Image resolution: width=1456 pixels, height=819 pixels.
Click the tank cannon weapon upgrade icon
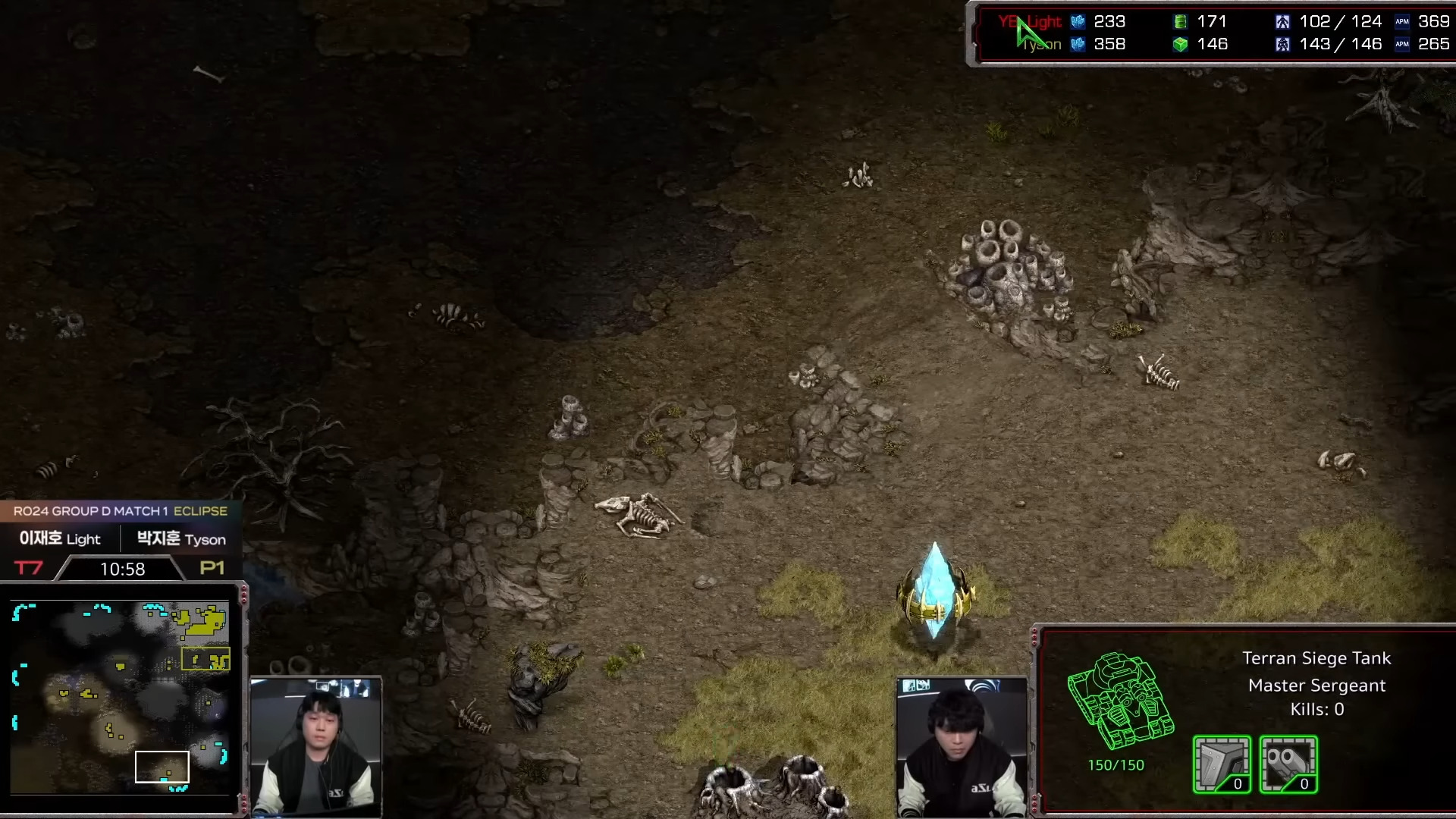pos(1288,764)
